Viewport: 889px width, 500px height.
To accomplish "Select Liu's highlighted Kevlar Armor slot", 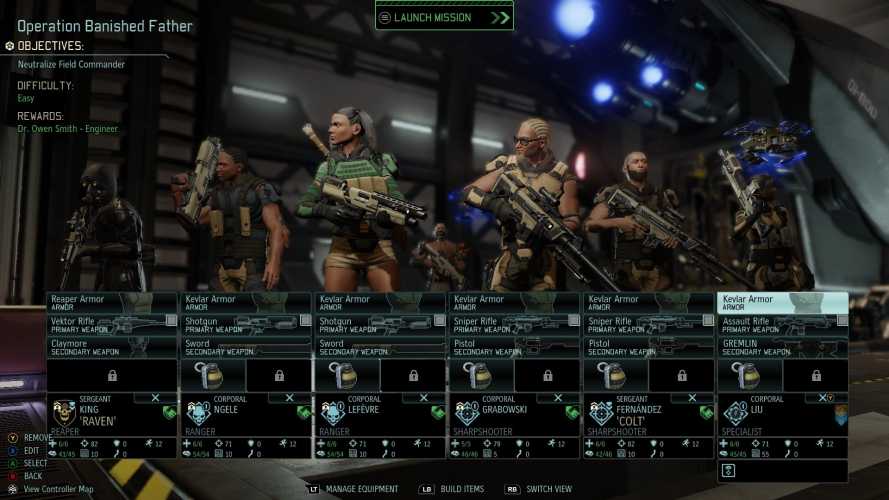I will click(782, 302).
